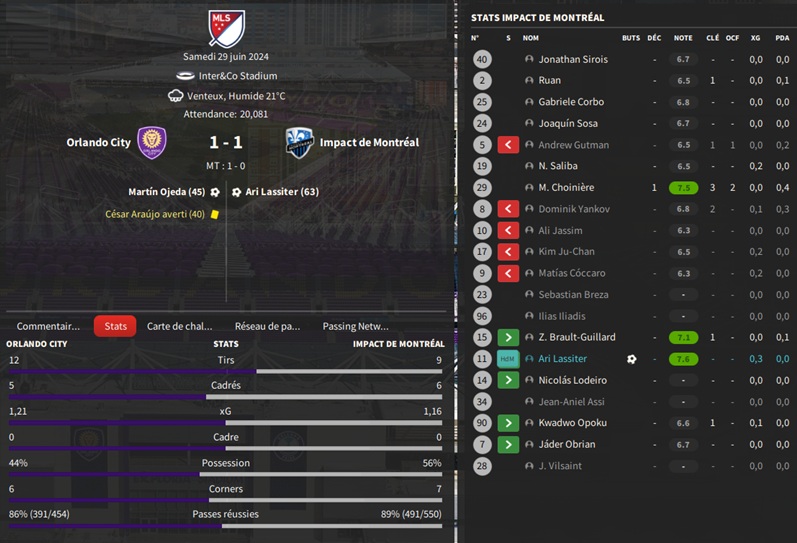Screen dimensions: 797x543
Task: Choose M. Choinière from the stats list
Action: 565,188
